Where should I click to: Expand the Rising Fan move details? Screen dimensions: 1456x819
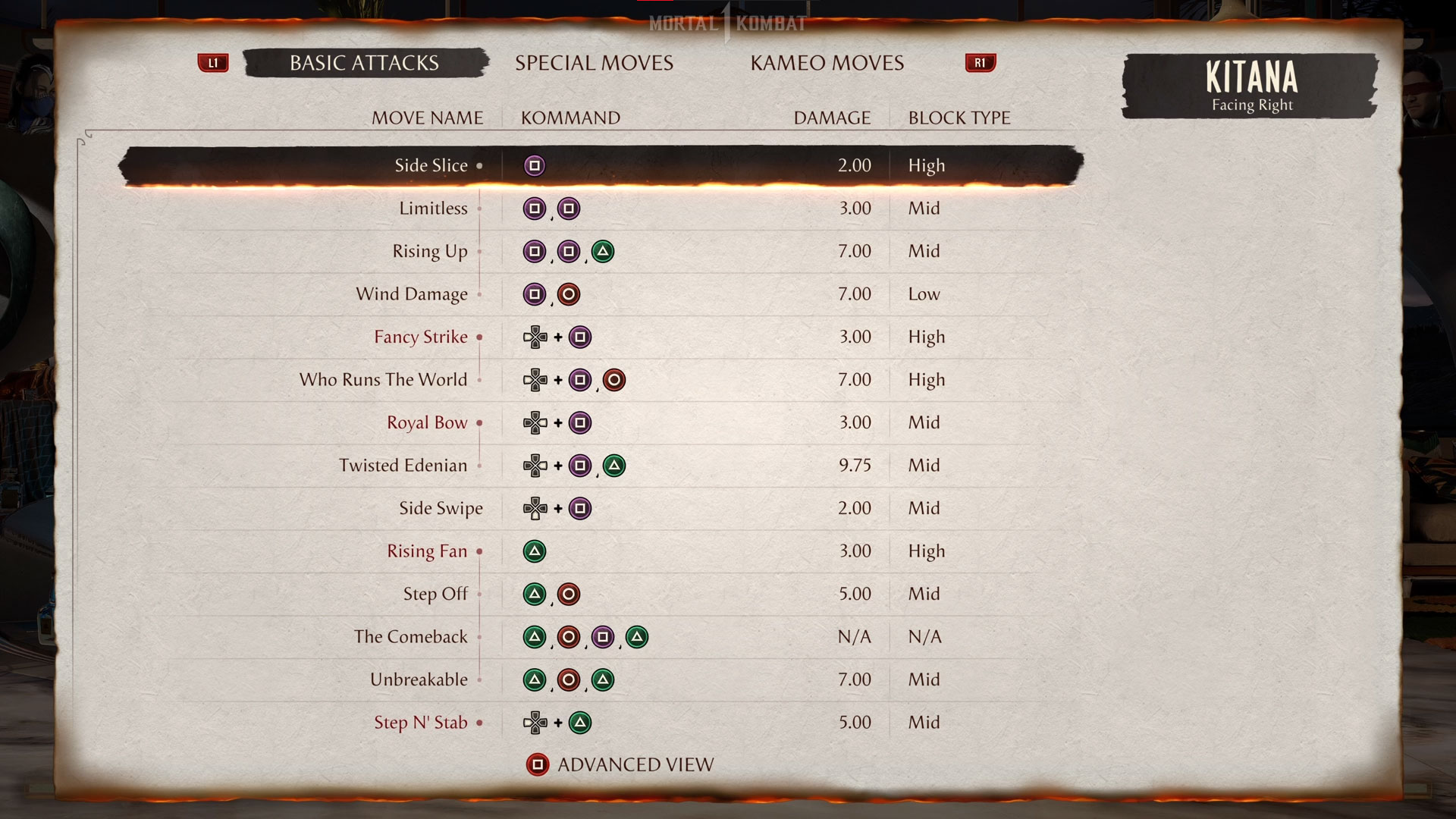coord(427,551)
